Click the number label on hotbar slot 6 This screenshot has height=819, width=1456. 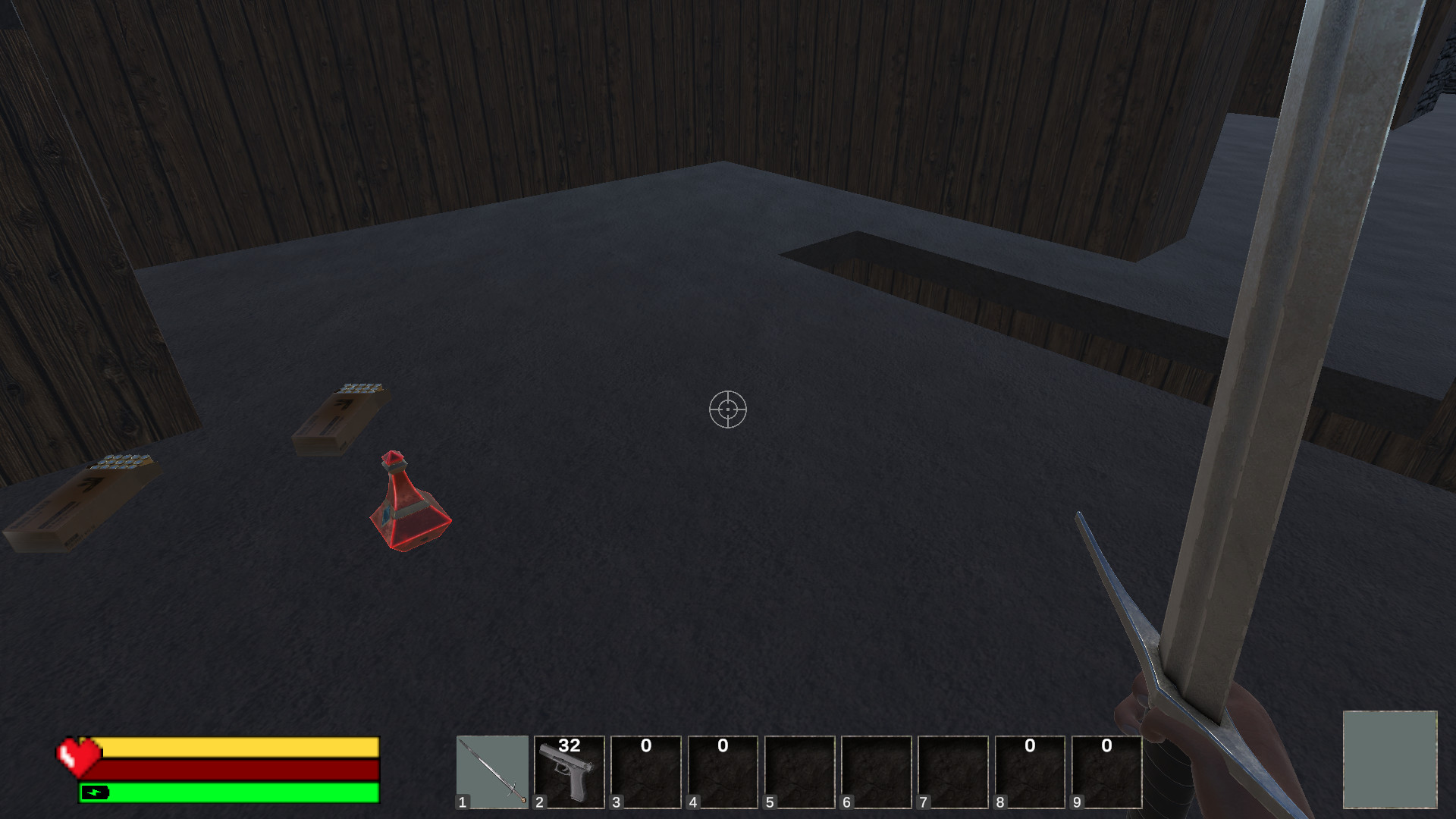click(x=847, y=802)
